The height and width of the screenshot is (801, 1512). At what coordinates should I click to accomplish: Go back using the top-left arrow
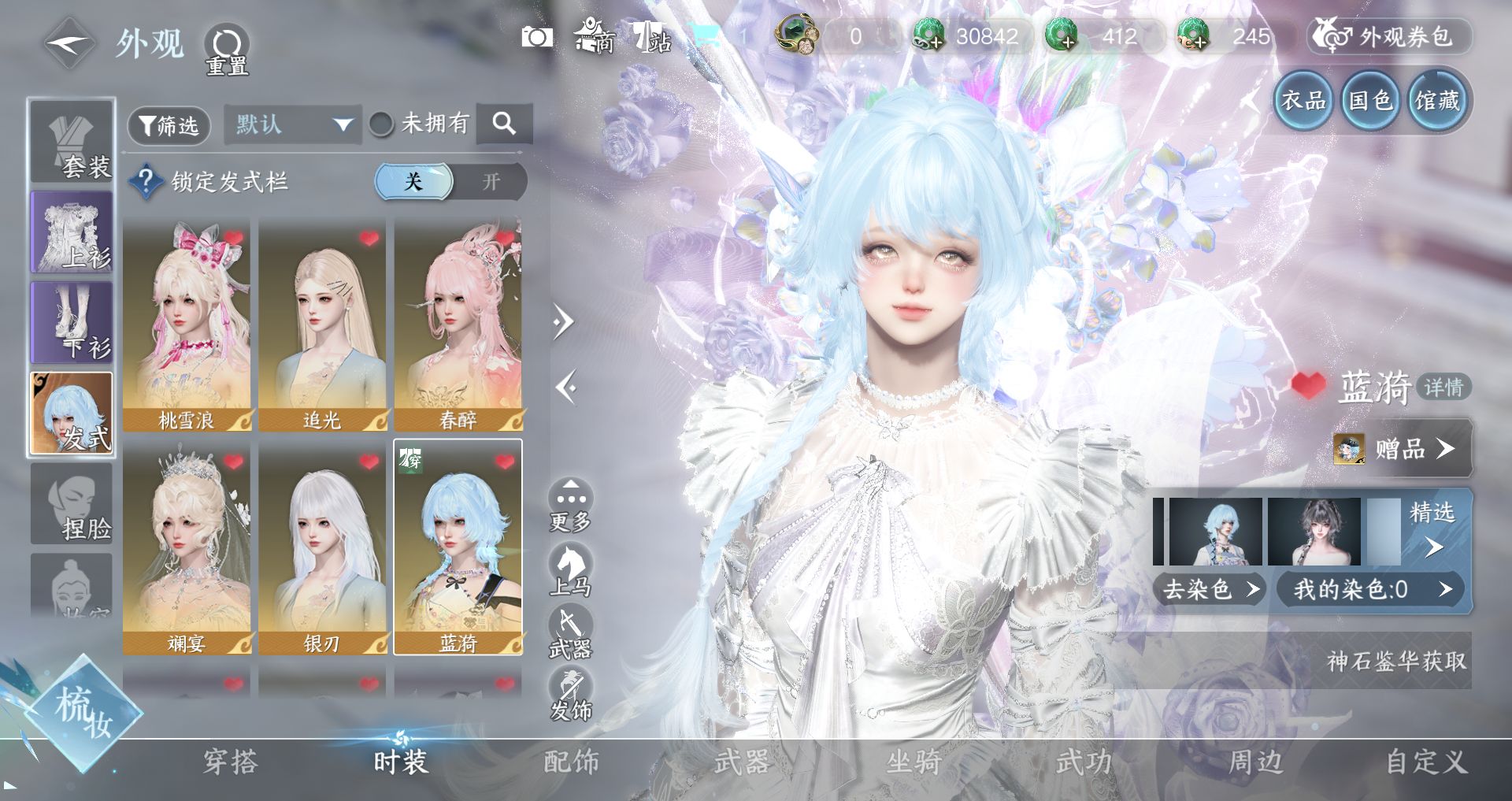click(x=69, y=44)
